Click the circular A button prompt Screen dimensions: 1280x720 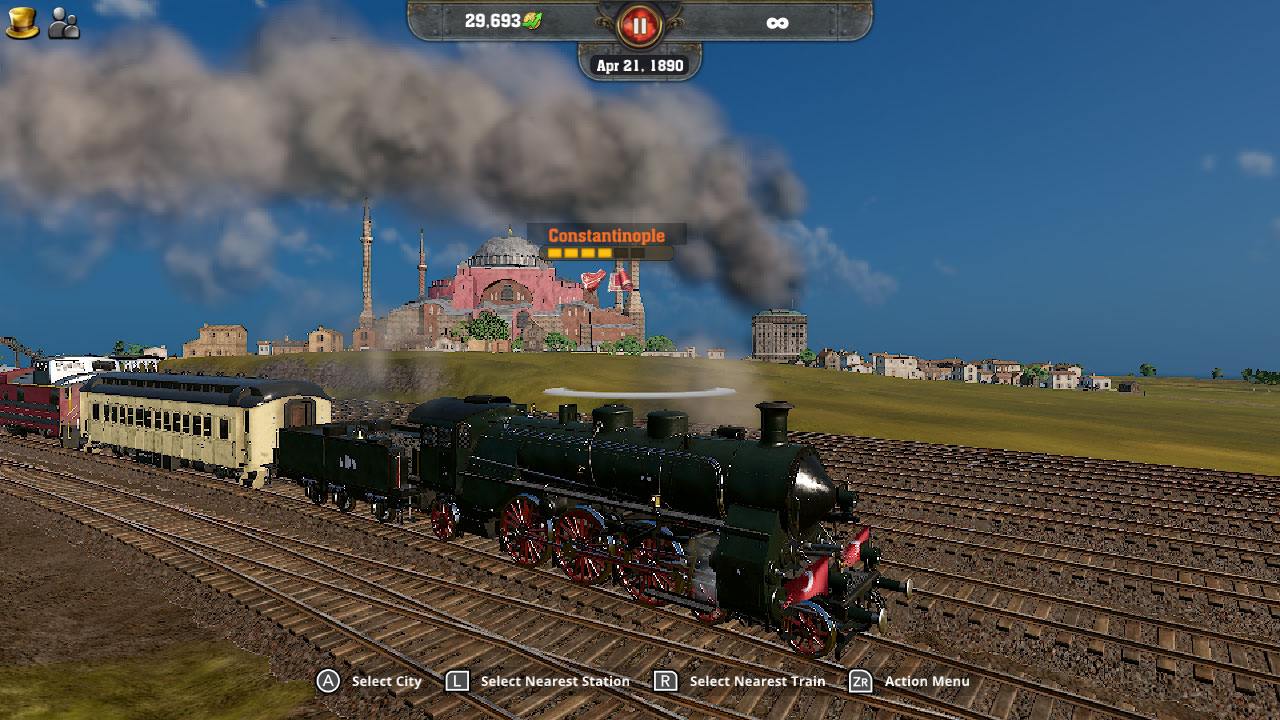pos(328,681)
